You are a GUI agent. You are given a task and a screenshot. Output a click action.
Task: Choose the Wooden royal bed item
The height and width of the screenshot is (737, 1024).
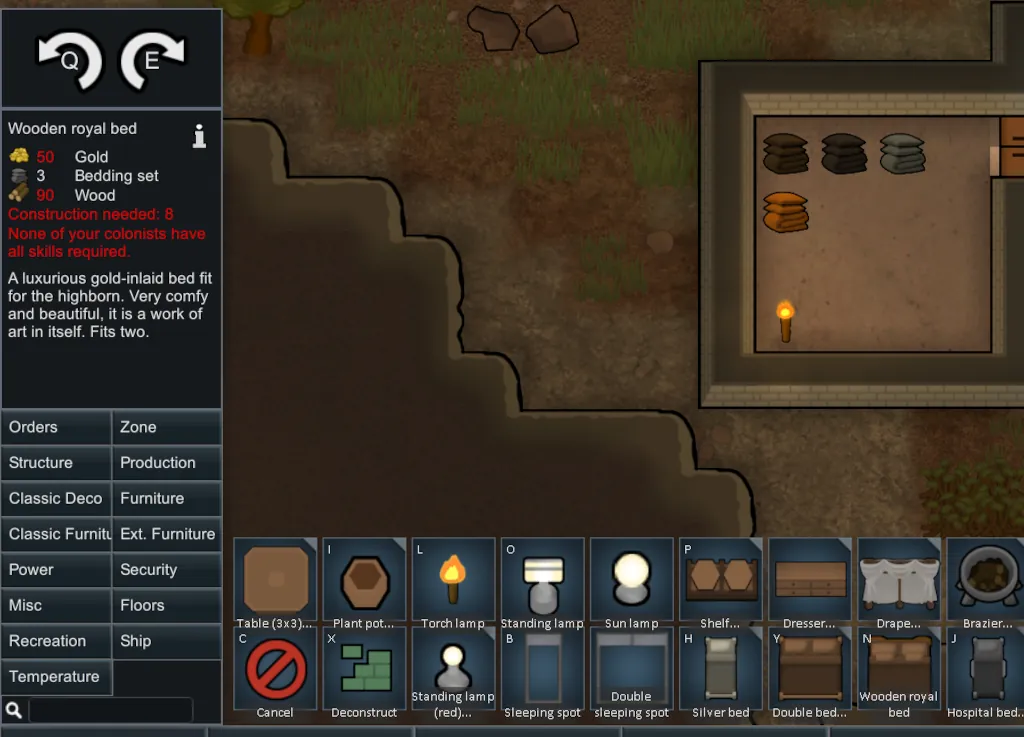tap(899, 669)
